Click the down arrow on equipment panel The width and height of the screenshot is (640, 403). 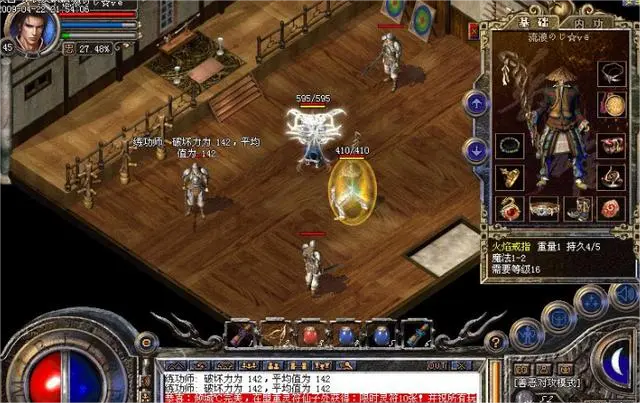click(476, 148)
